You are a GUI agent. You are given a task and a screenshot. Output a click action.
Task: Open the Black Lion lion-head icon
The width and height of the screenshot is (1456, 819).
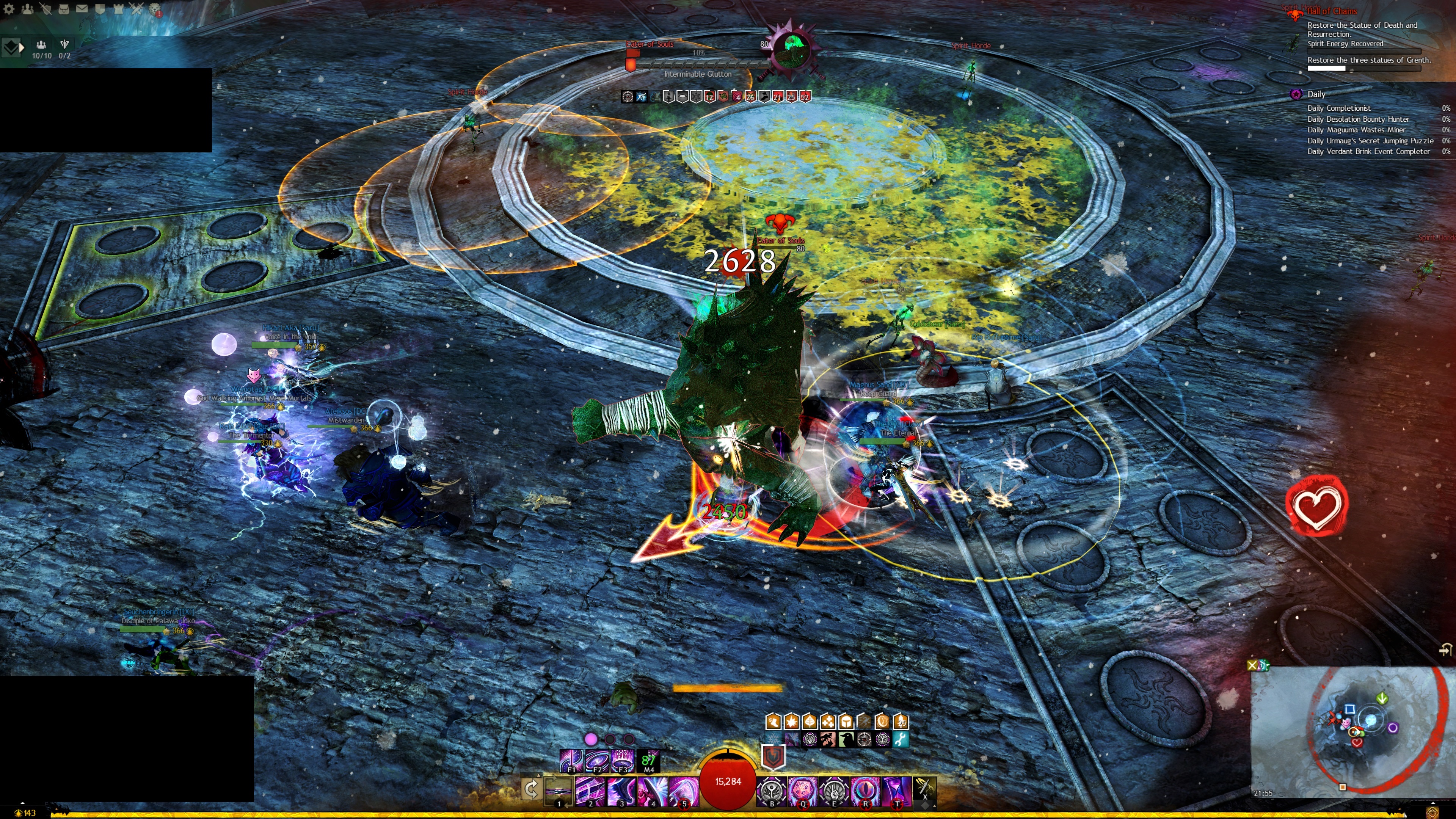(155, 9)
